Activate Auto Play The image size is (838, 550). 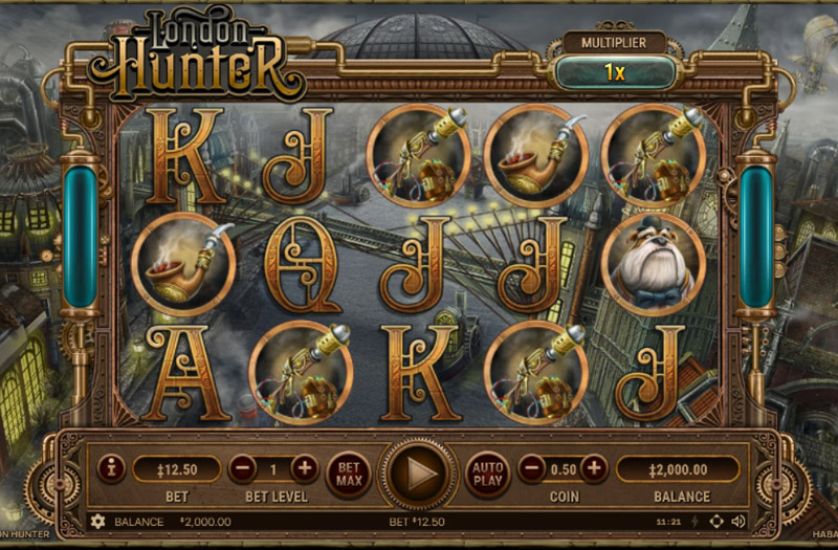click(487, 472)
